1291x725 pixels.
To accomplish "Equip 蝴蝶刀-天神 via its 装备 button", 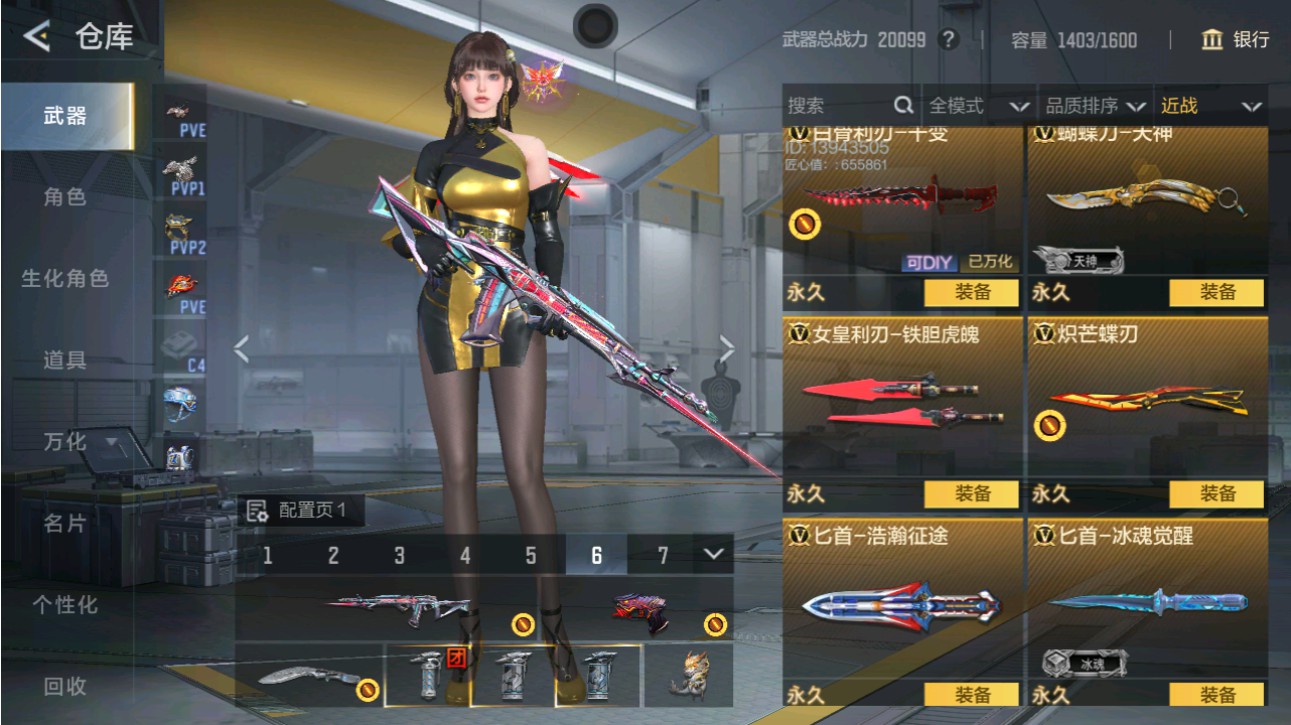I will (x=1218, y=293).
